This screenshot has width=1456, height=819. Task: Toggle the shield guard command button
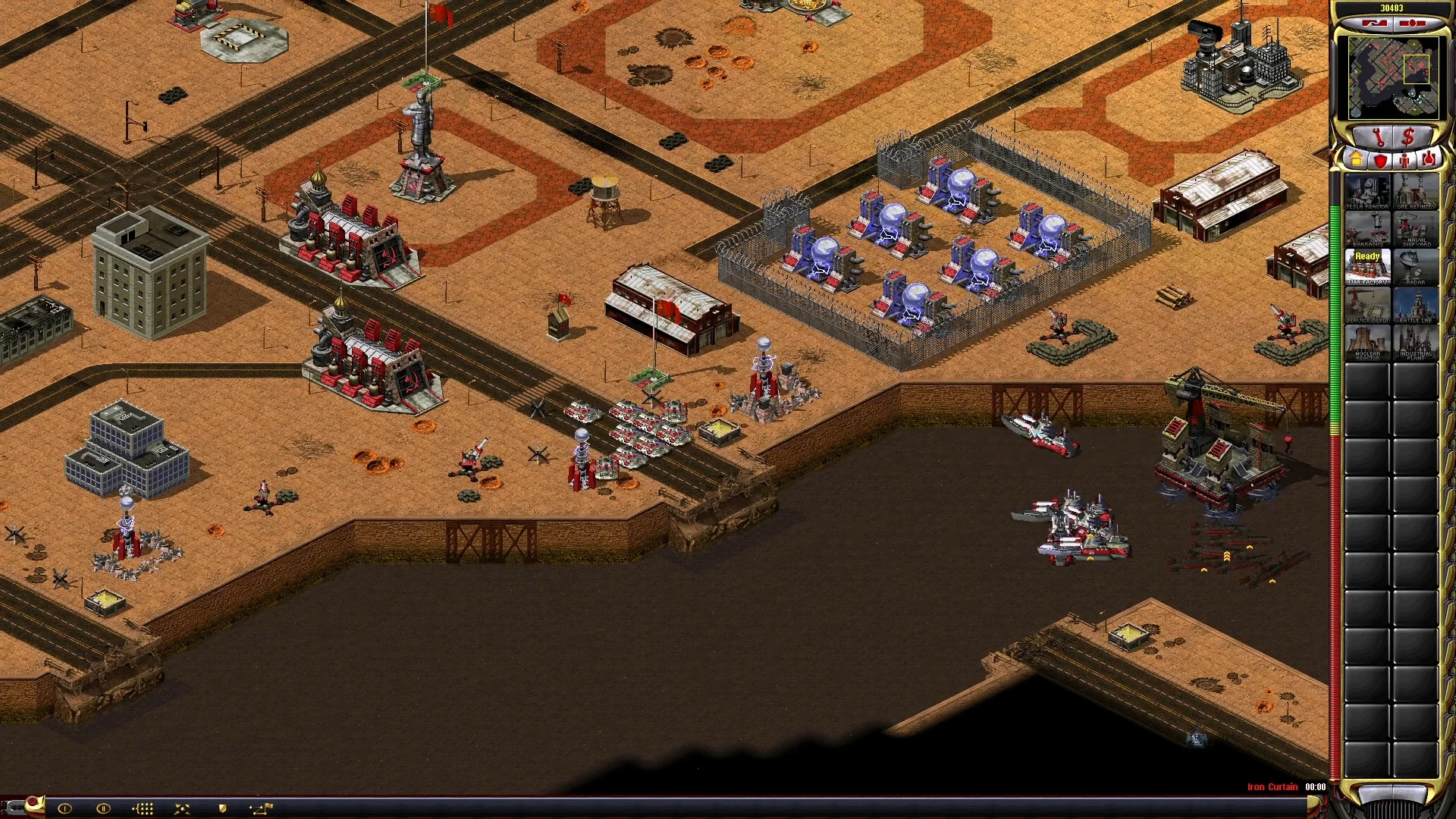coord(222,808)
